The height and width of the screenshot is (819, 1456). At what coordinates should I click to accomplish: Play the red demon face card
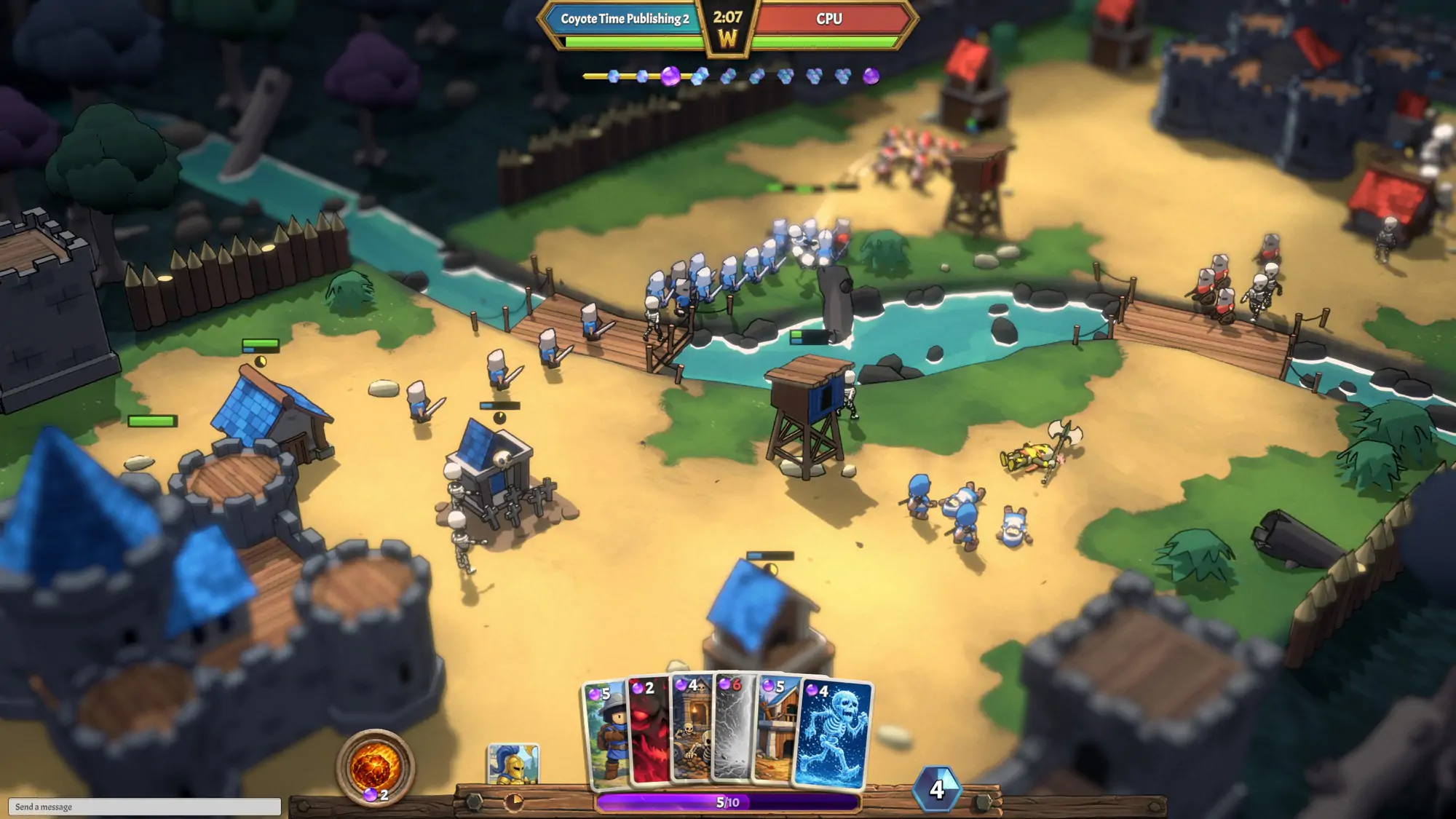click(649, 732)
